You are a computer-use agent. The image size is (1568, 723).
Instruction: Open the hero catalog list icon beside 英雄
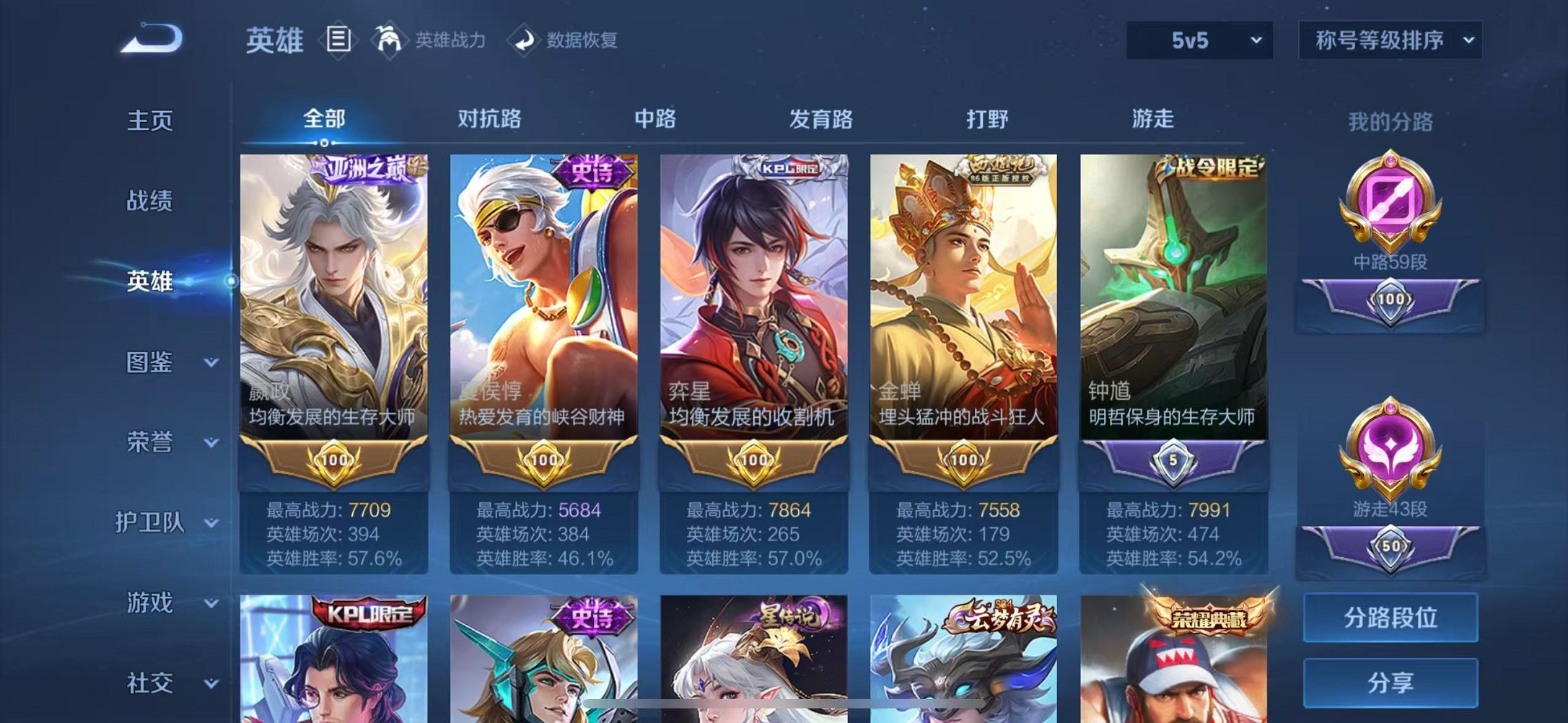[x=338, y=40]
